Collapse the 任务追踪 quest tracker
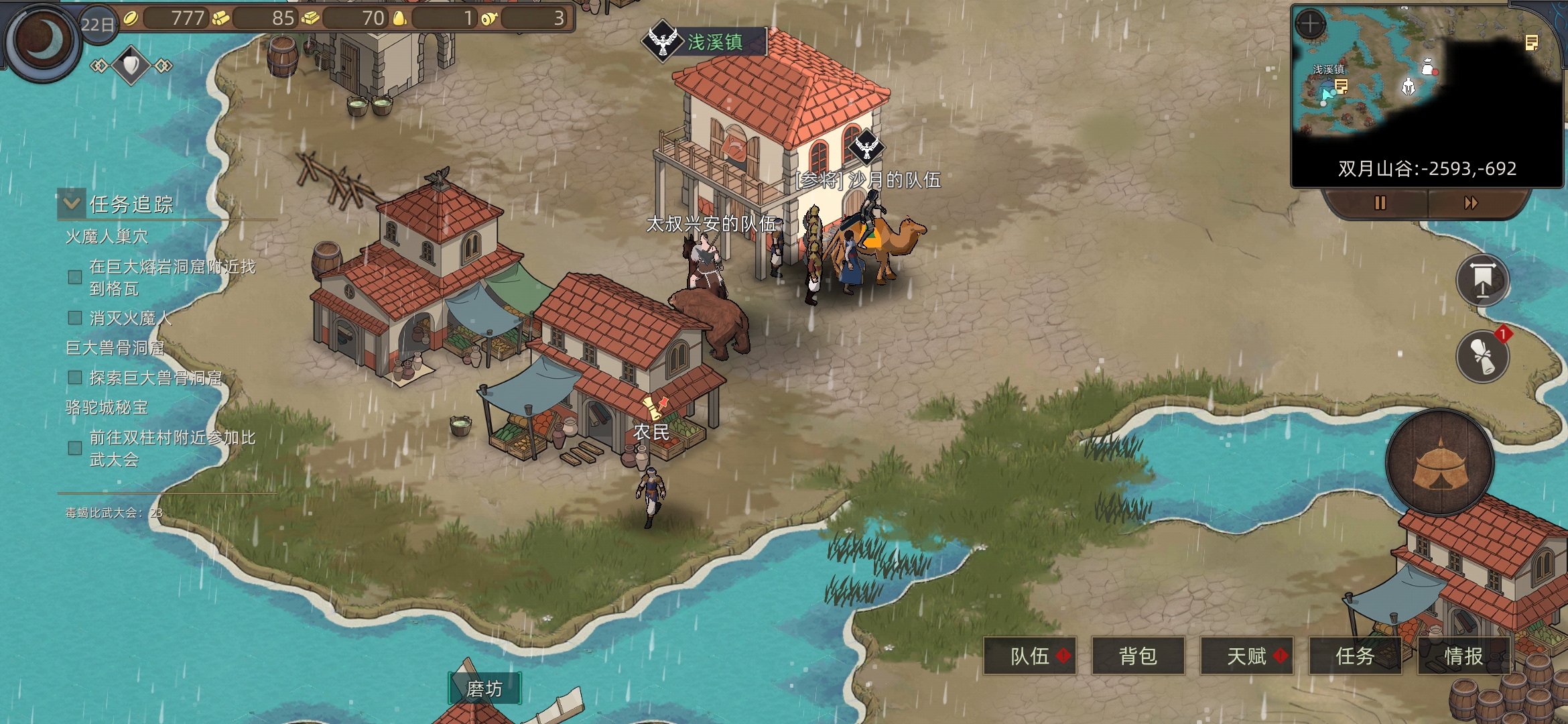Viewport: 1568px width, 724px height. [71, 204]
